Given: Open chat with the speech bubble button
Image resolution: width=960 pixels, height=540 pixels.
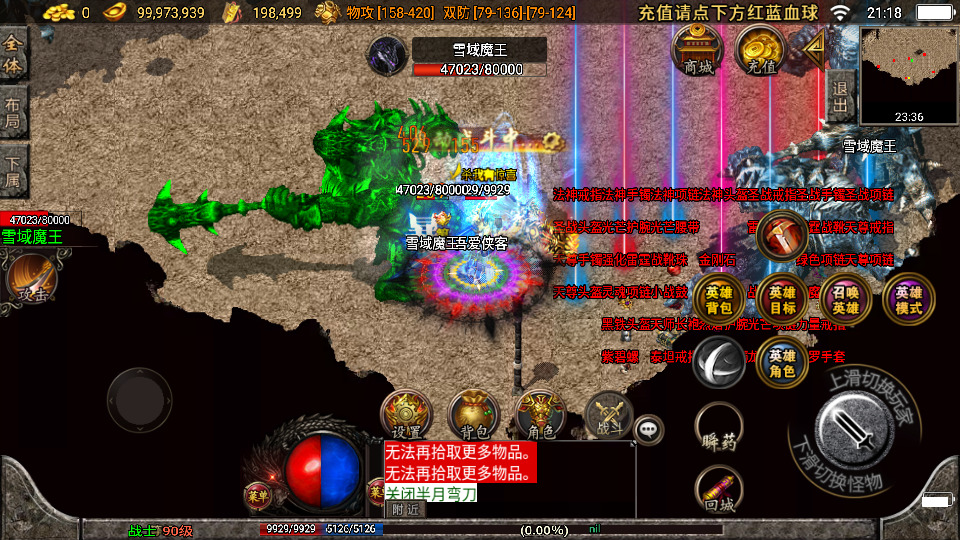Looking at the screenshot, I should click(650, 429).
